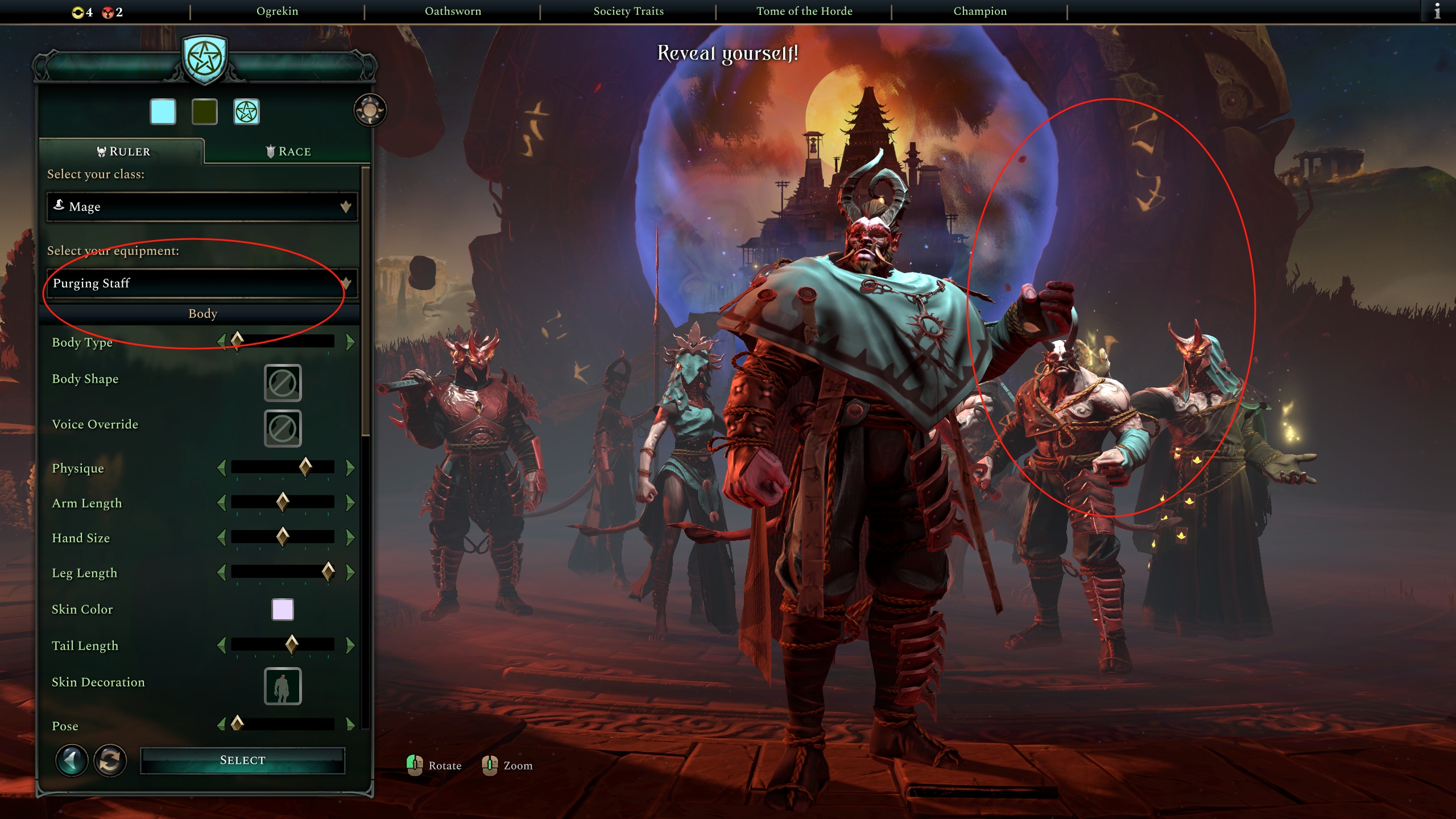Click the sun emblem icon near the panel top-right
The height and width of the screenshot is (819, 1456).
[370, 109]
